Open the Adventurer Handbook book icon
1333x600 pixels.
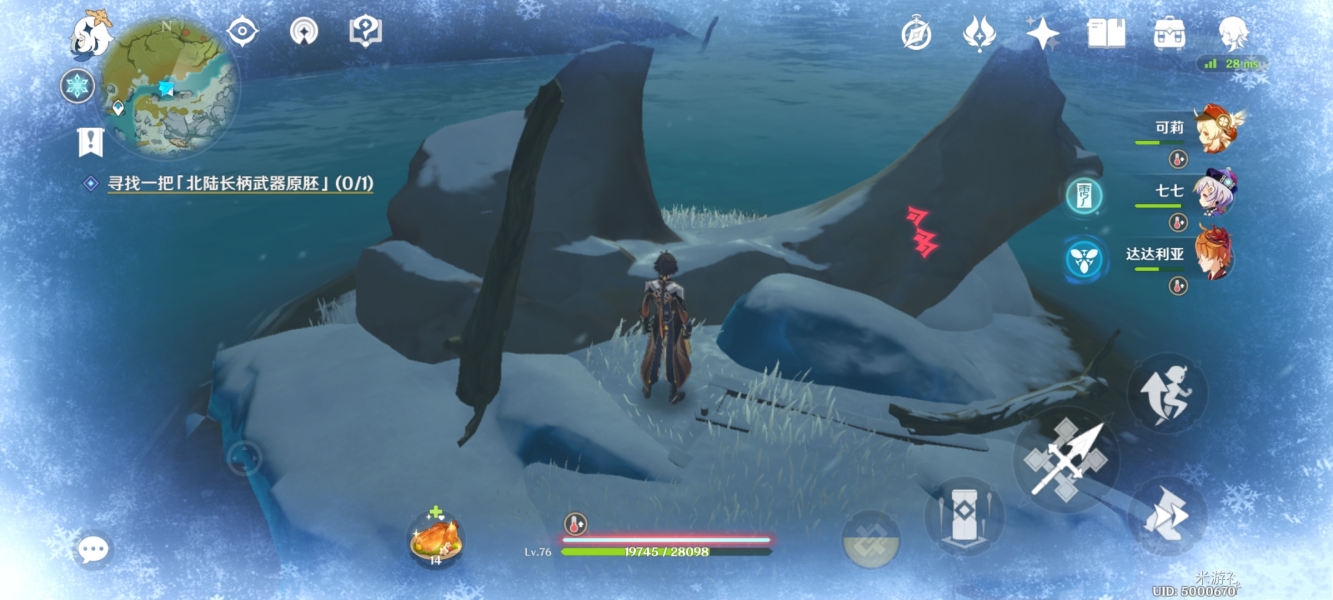[x=1106, y=35]
